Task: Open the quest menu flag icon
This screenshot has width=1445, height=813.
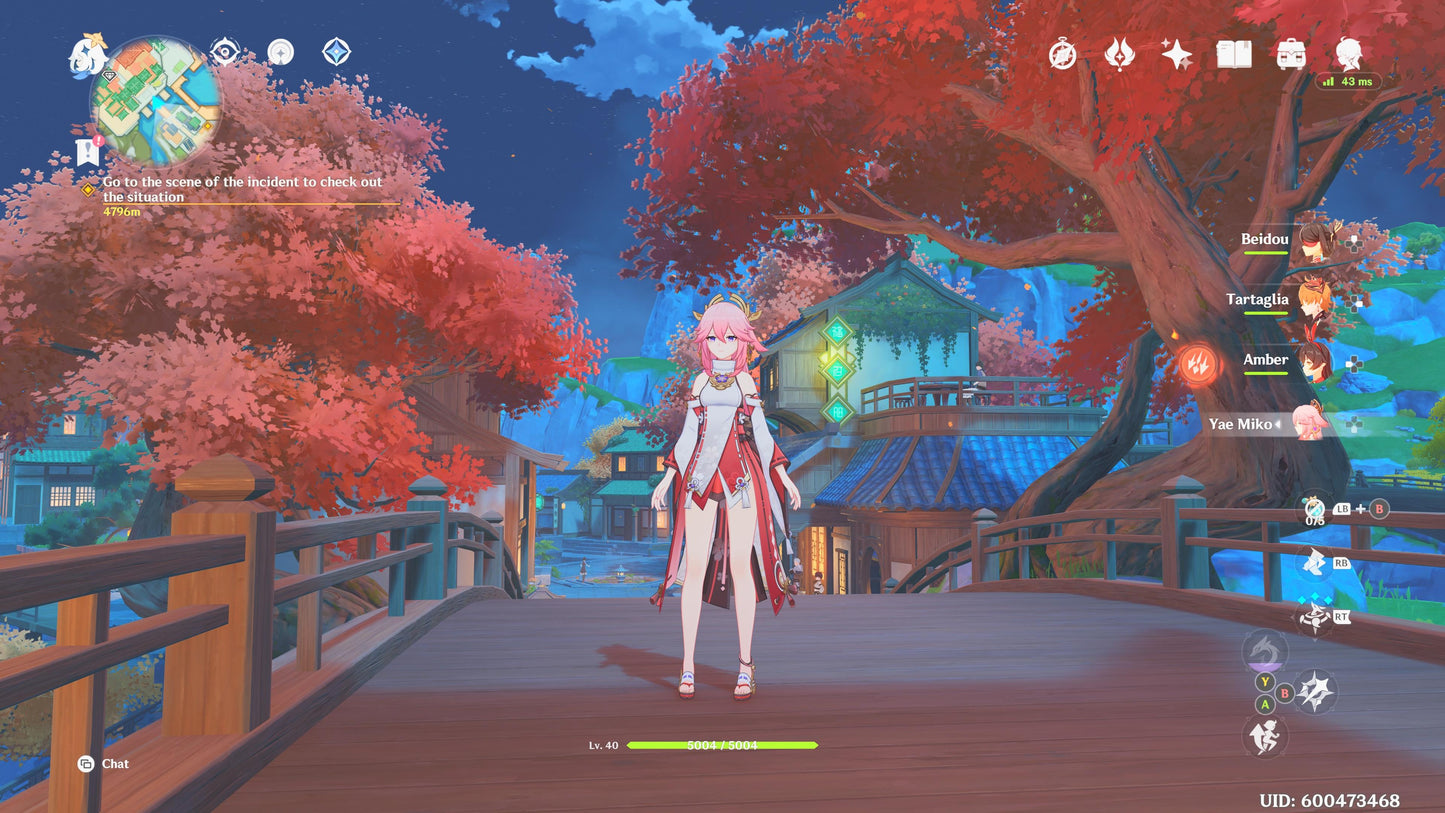Action: tap(88, 152)
